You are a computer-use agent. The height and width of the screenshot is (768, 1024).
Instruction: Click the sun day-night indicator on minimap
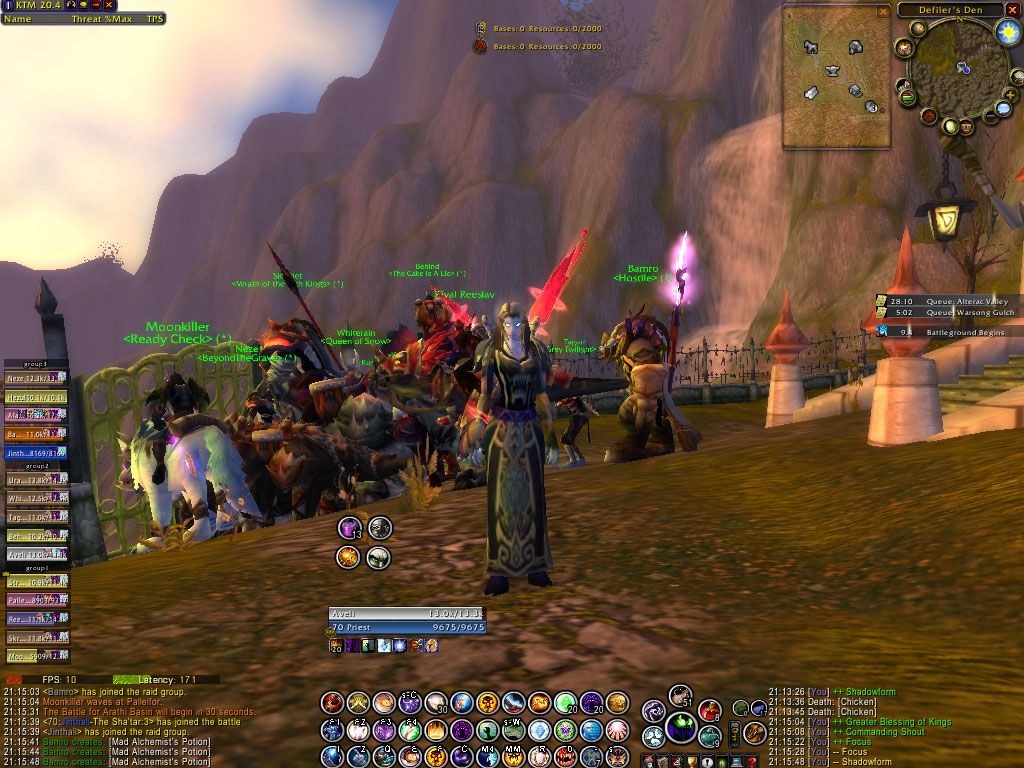pos(1007,32)
